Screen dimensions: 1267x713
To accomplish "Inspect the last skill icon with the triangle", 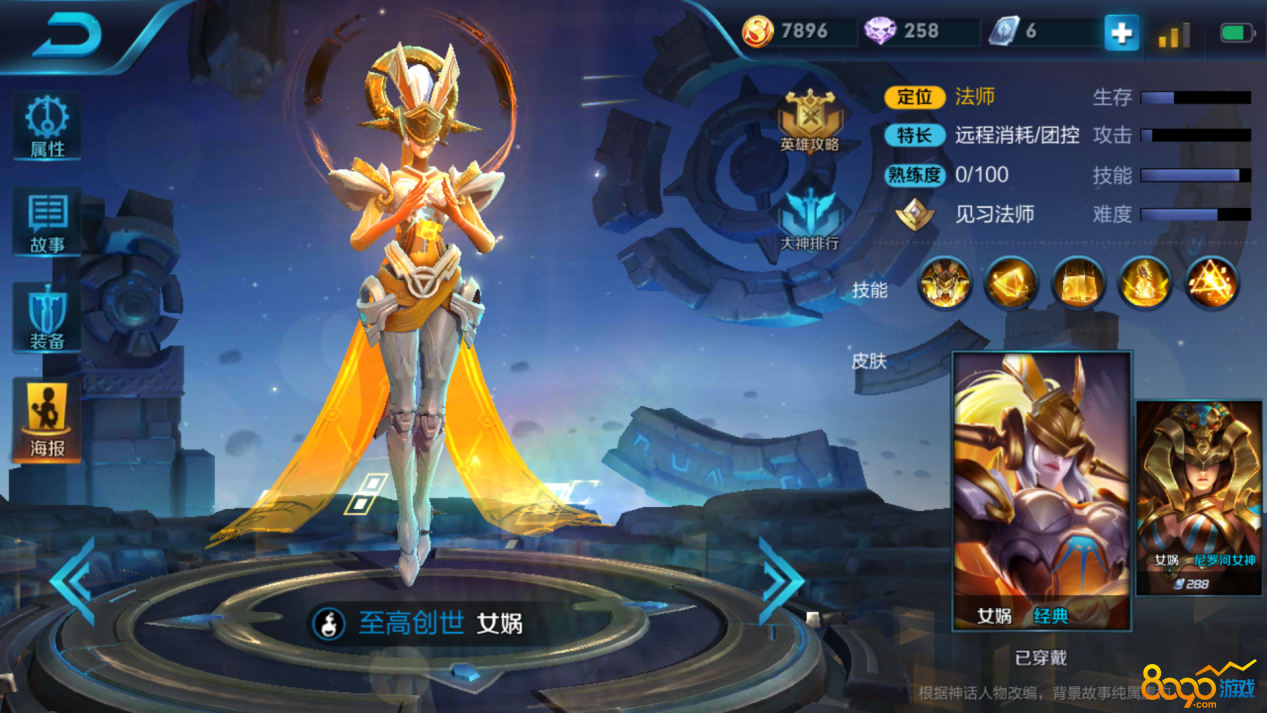I will point(1212,283).
